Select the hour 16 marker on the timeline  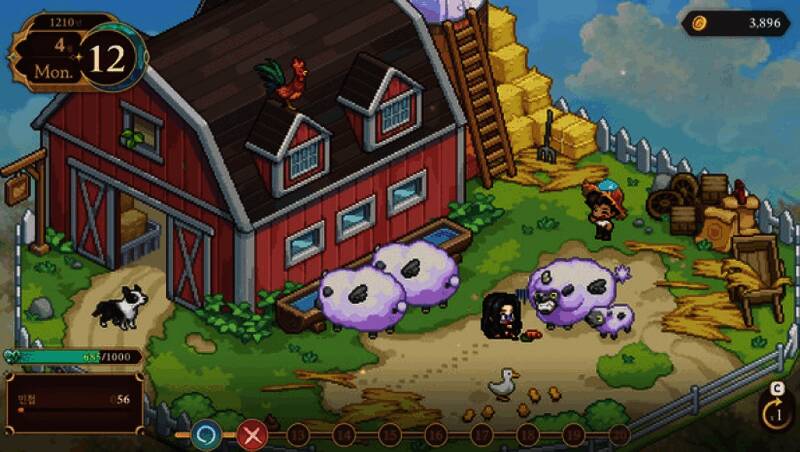coord(435,434)
